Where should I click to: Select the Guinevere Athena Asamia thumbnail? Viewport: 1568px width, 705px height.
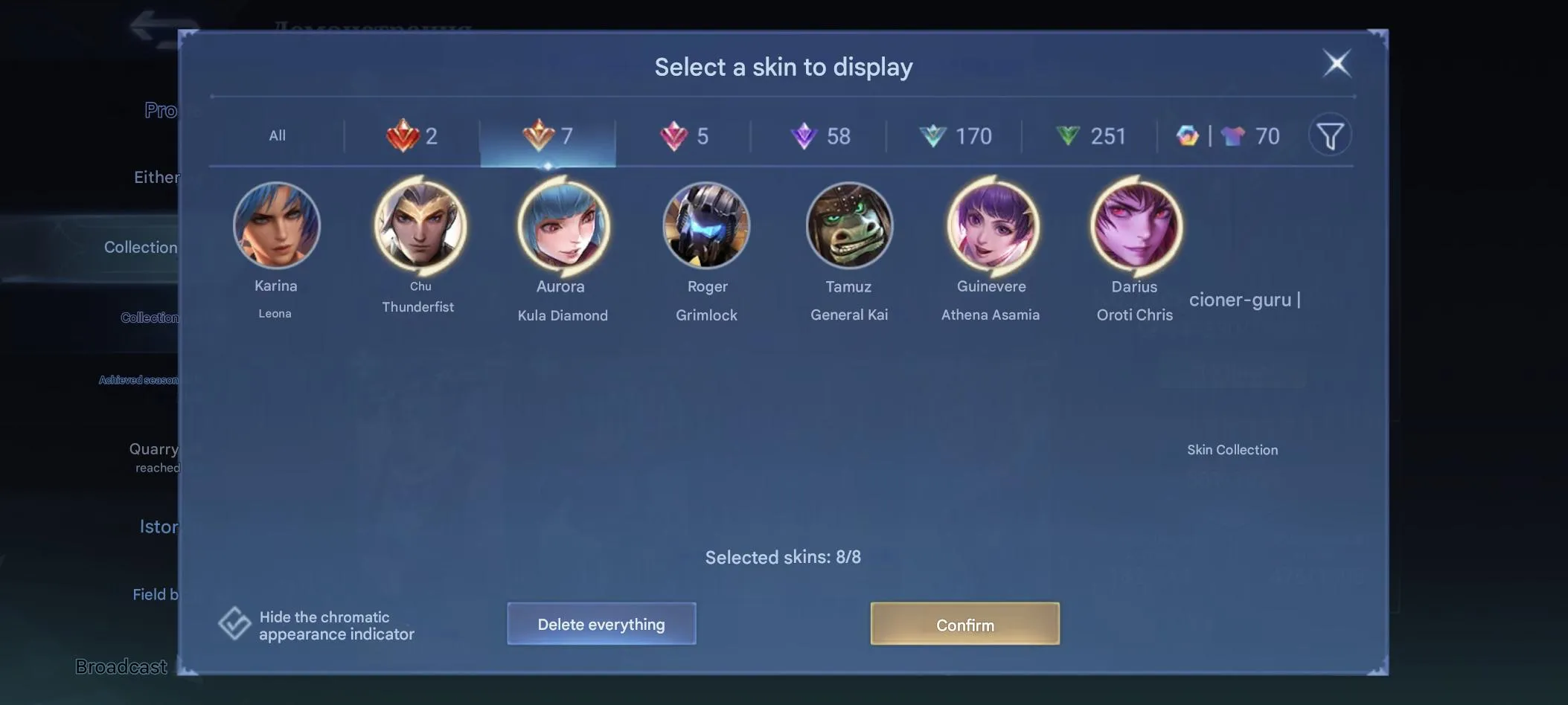pos(991,225)
